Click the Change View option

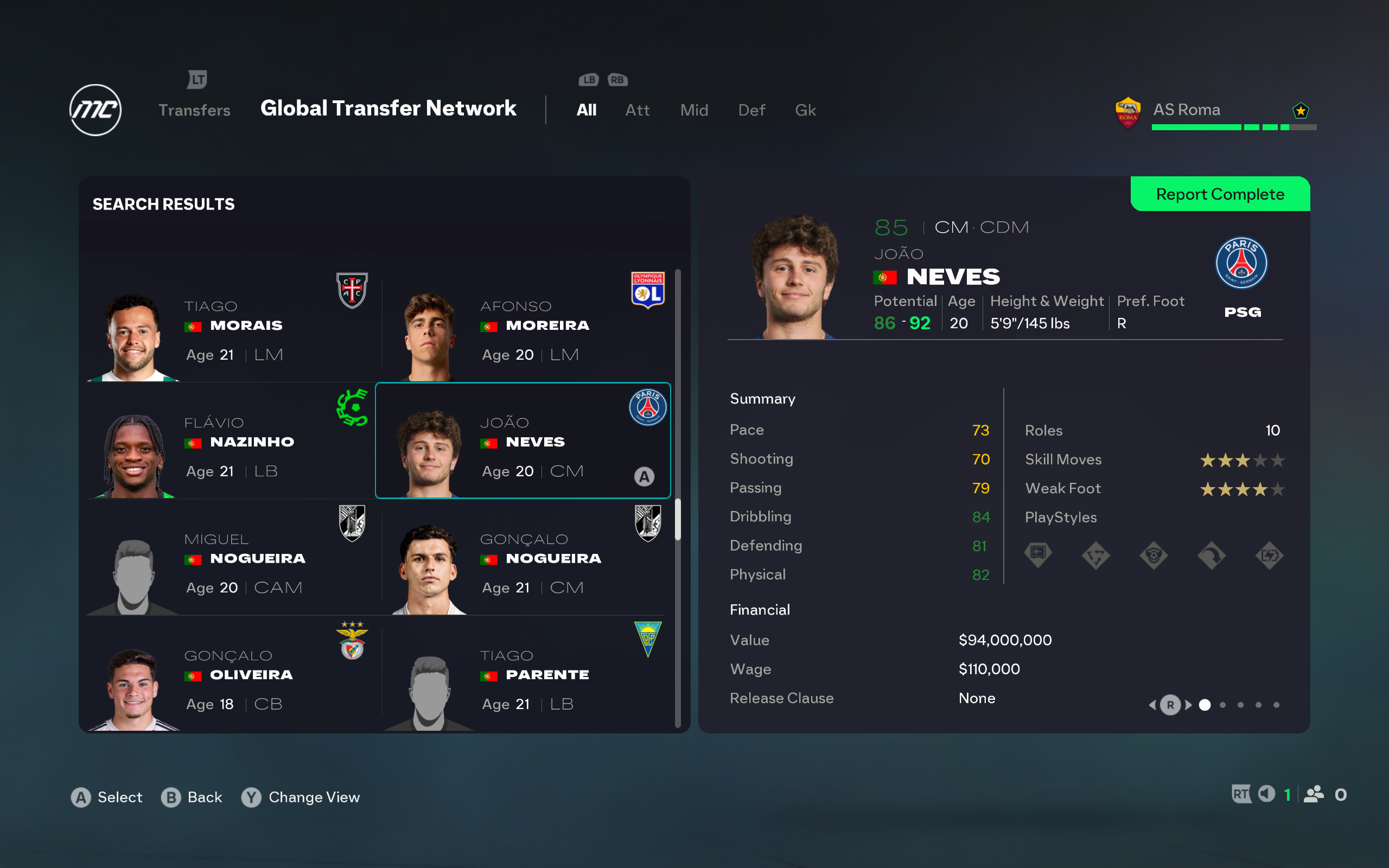click(301, 797)
